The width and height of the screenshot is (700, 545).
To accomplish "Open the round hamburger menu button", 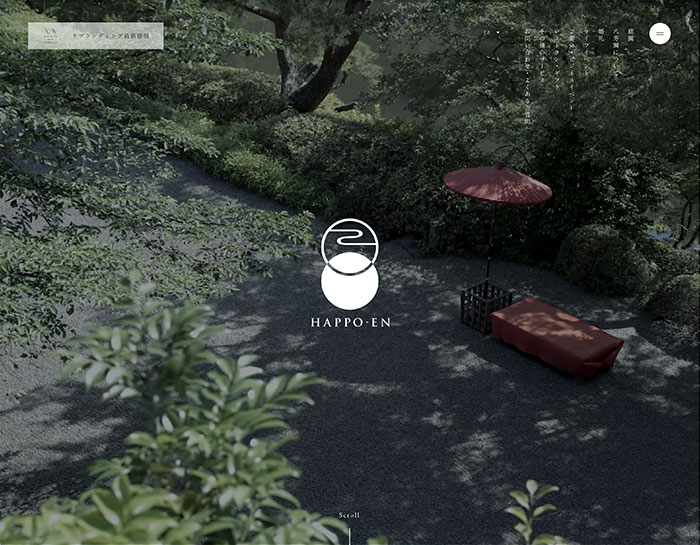I will (660, 33).
